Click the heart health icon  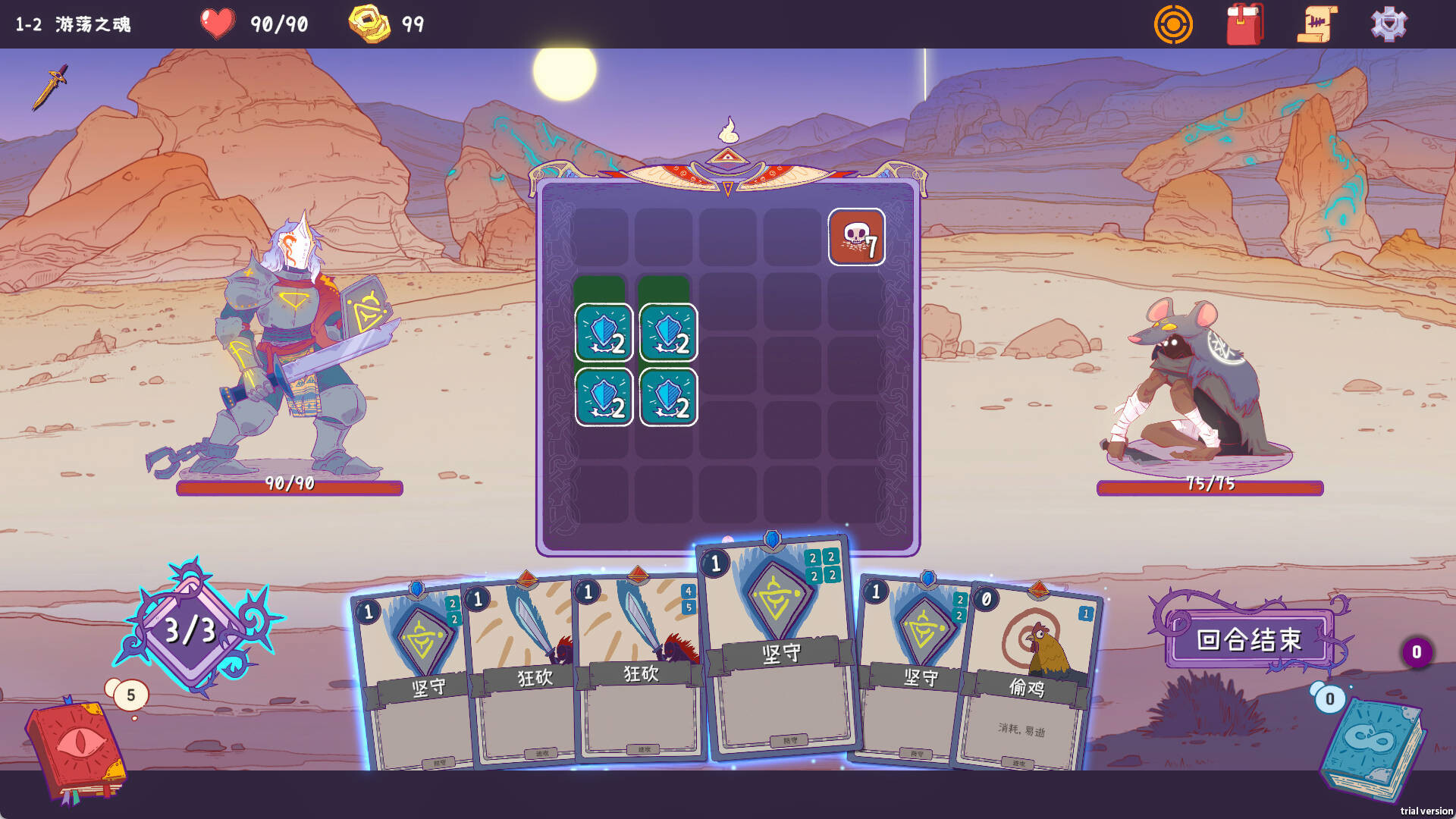216,23
